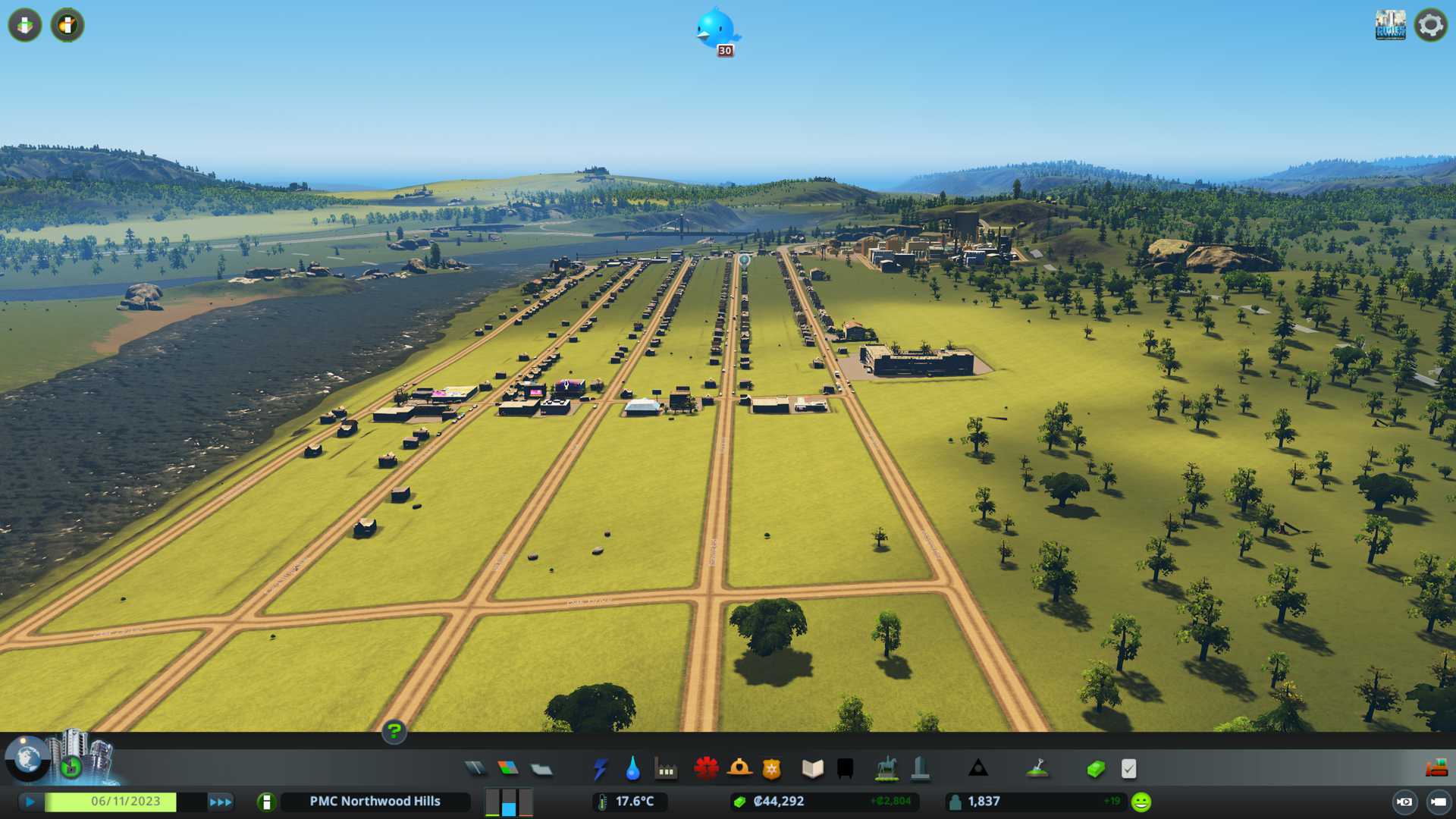Toggle the play/pause simulation button
Viewport: 1456px width, 819px height.
pos(30,802)
